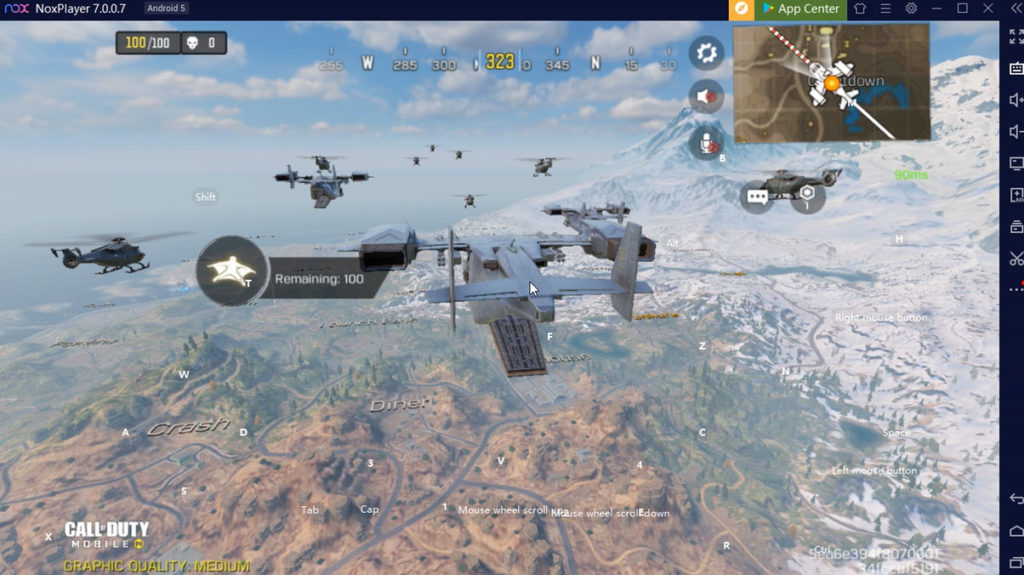The width and height of the screenshot is (1024, 575).
Task: Toggle the speaker voice chat icon
Action: pos(707,96)
